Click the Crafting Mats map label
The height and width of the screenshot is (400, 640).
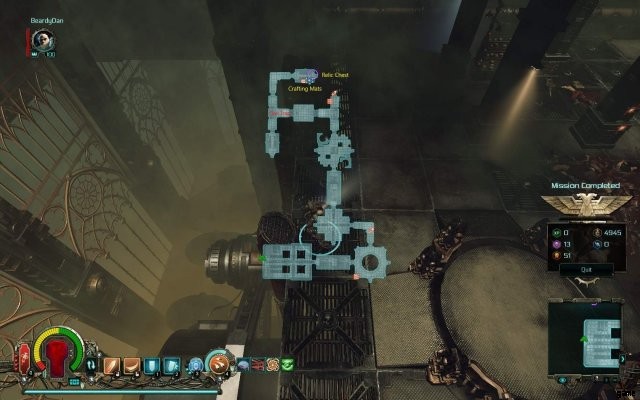coord(305,89)
